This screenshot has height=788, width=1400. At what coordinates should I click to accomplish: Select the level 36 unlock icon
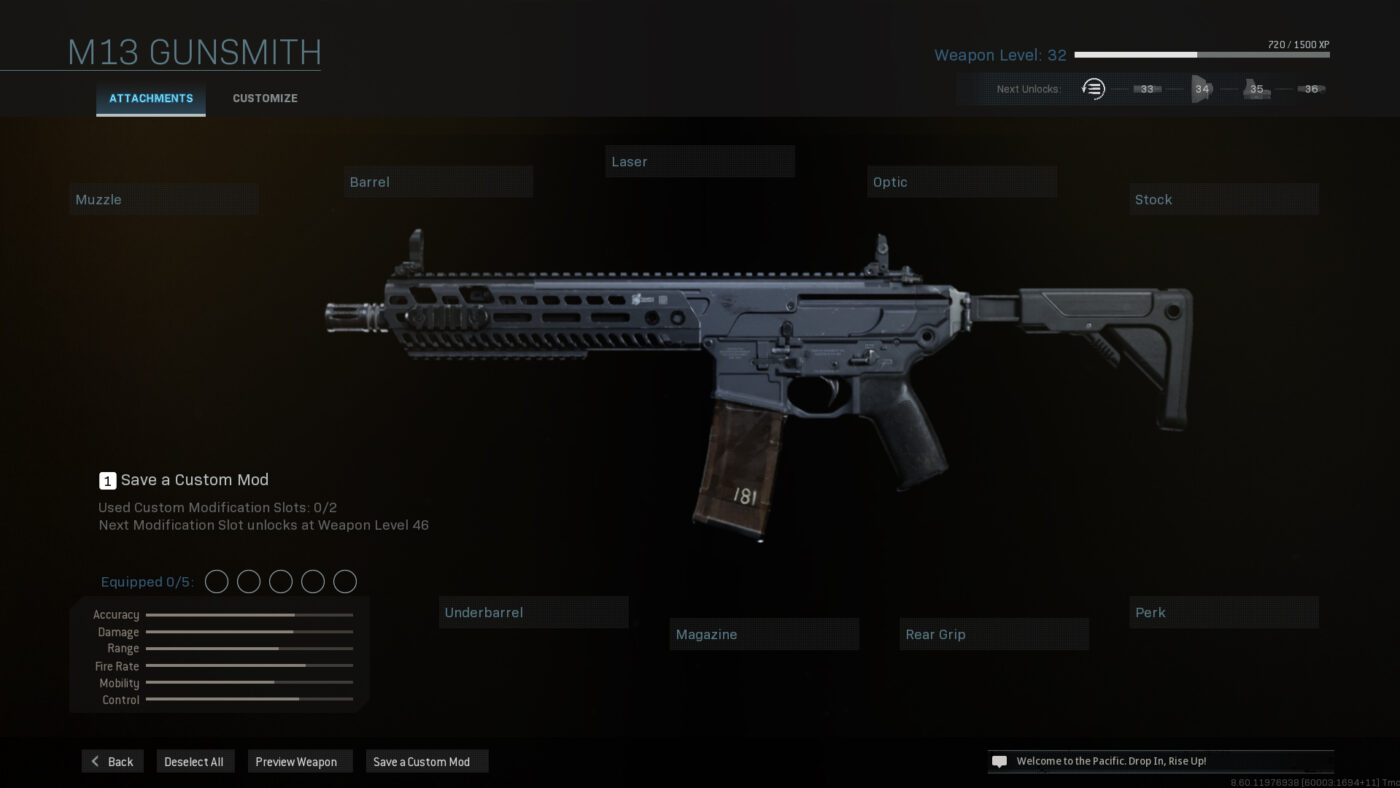[x=1311, y=88]
